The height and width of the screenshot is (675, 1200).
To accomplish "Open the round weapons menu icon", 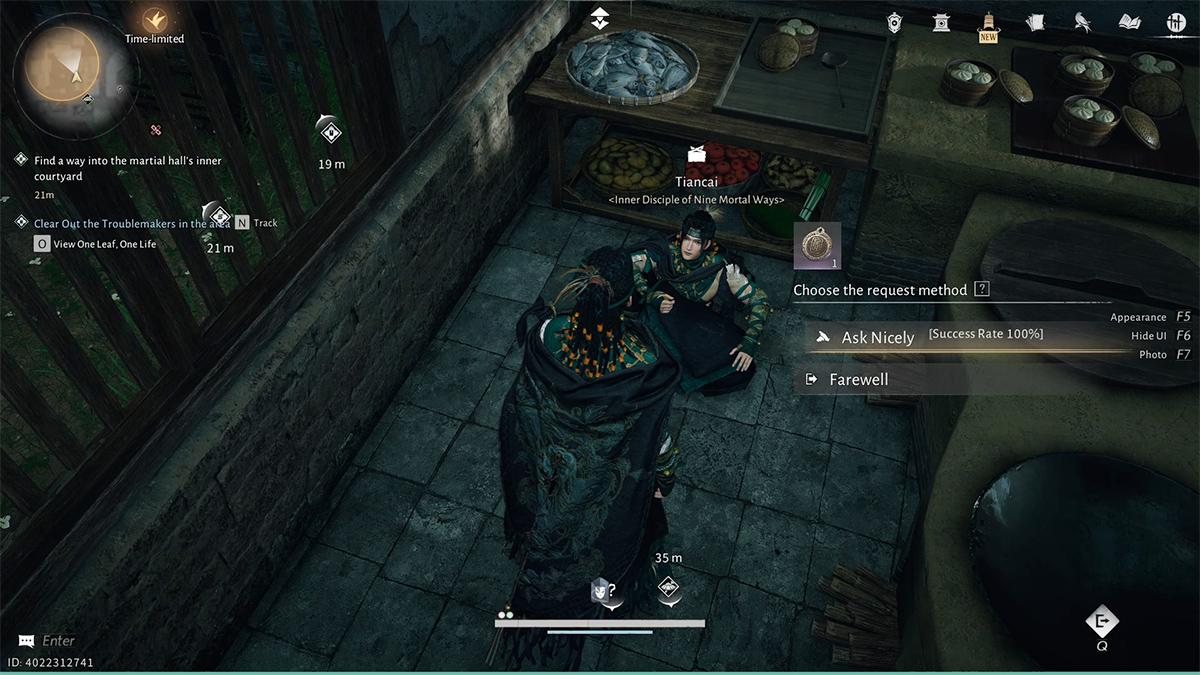I will tap(1176, 22).
